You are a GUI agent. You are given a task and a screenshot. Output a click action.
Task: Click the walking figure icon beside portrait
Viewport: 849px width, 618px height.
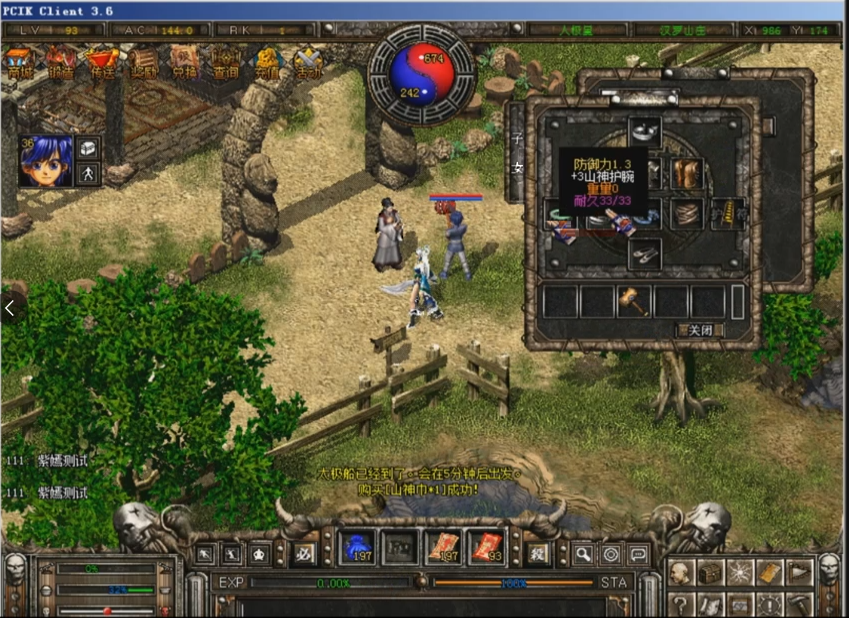[89, 174]
